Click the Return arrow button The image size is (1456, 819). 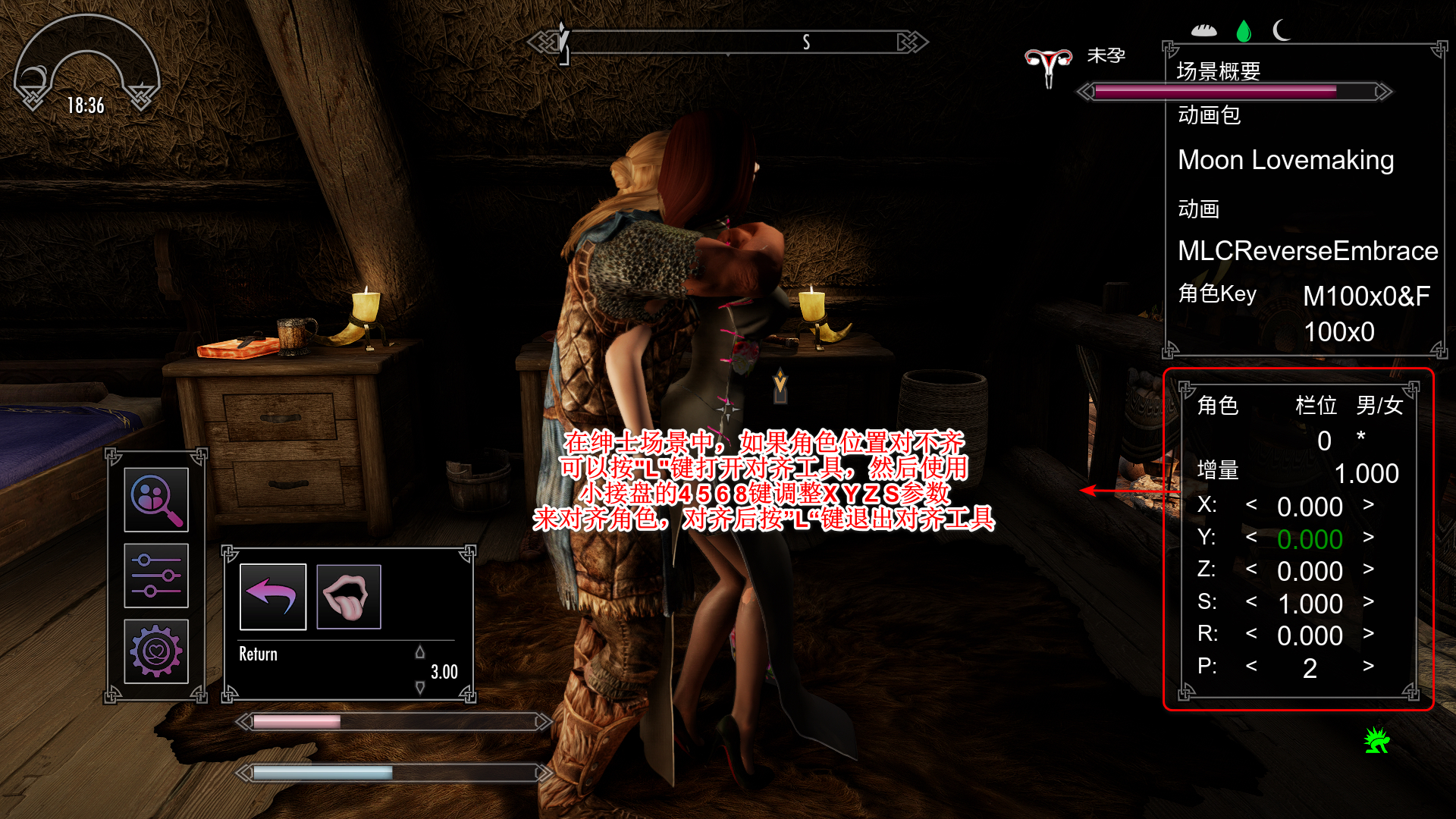[273, 597]
